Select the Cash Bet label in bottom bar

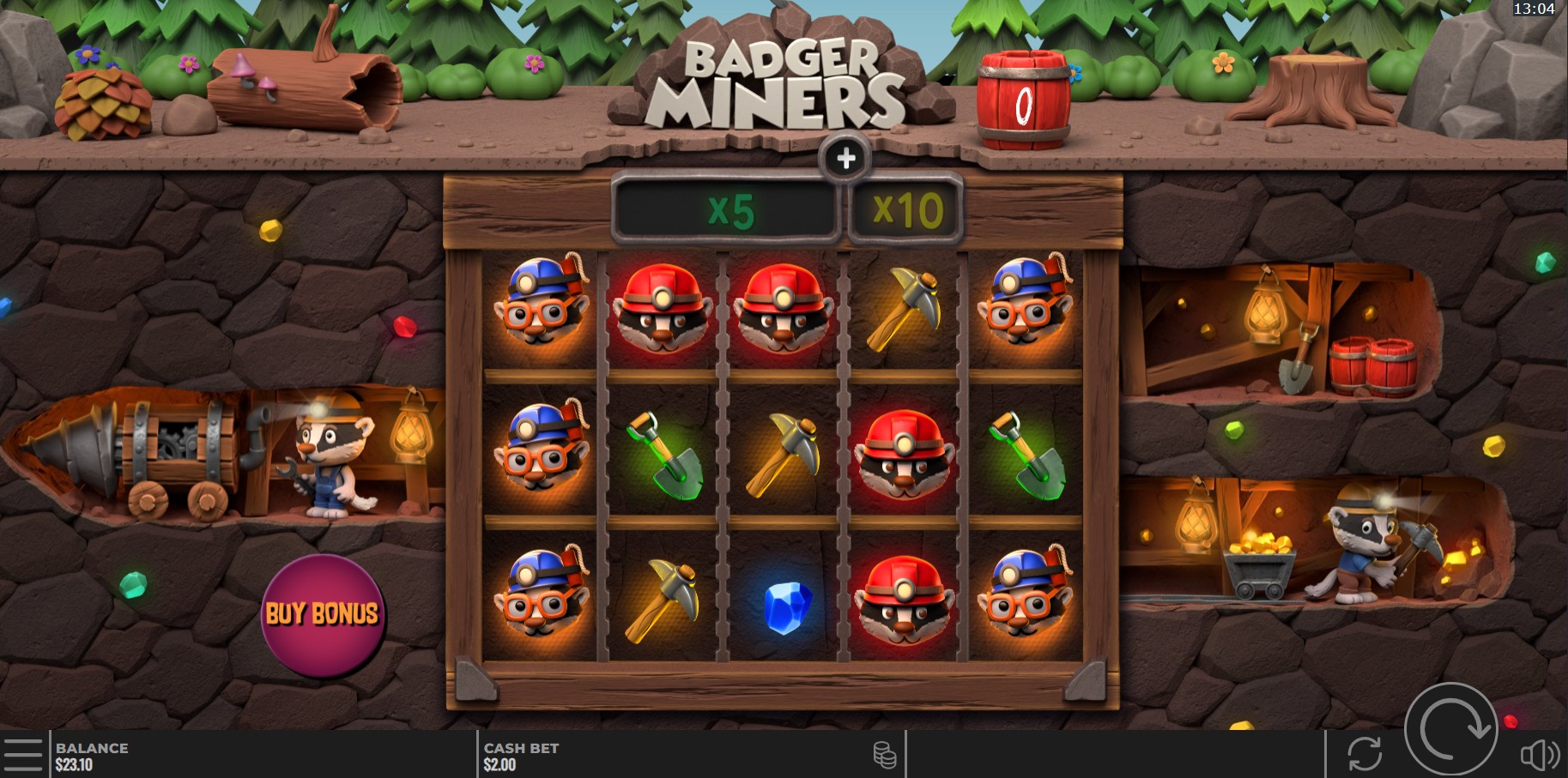click(519, 747)
